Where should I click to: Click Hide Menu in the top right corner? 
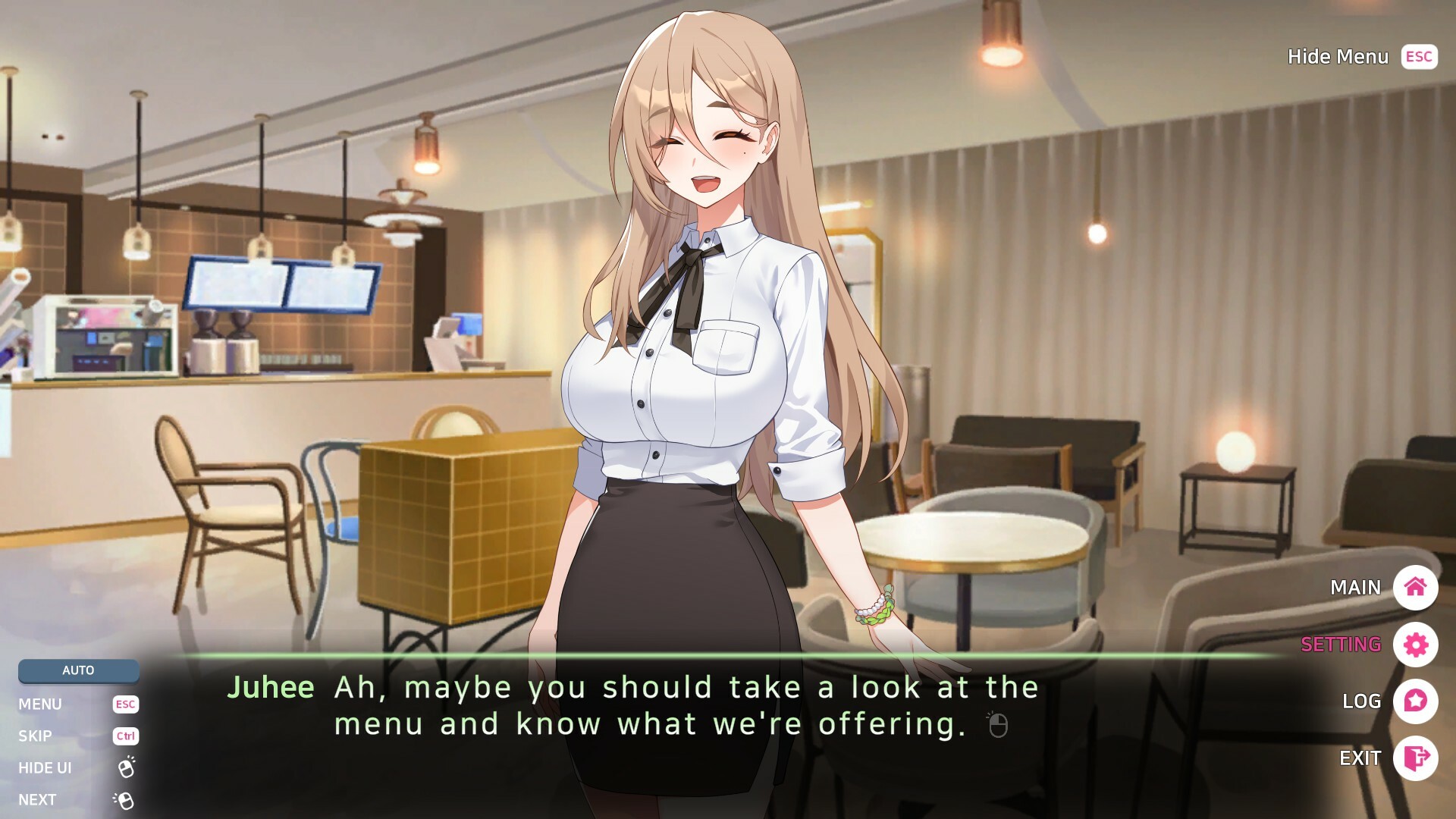click(1338, 57)
